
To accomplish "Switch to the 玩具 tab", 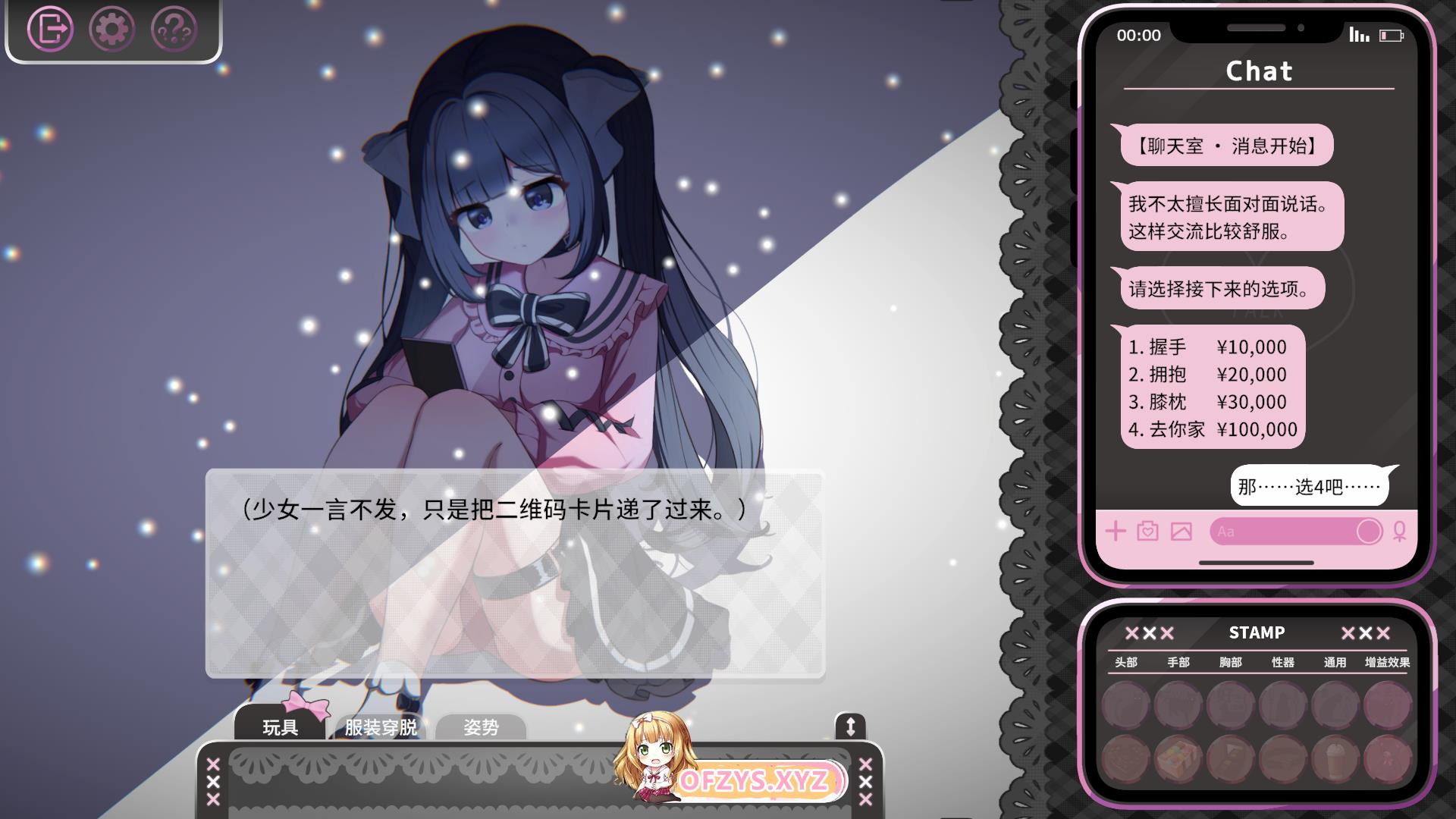I will pos(280,726).
